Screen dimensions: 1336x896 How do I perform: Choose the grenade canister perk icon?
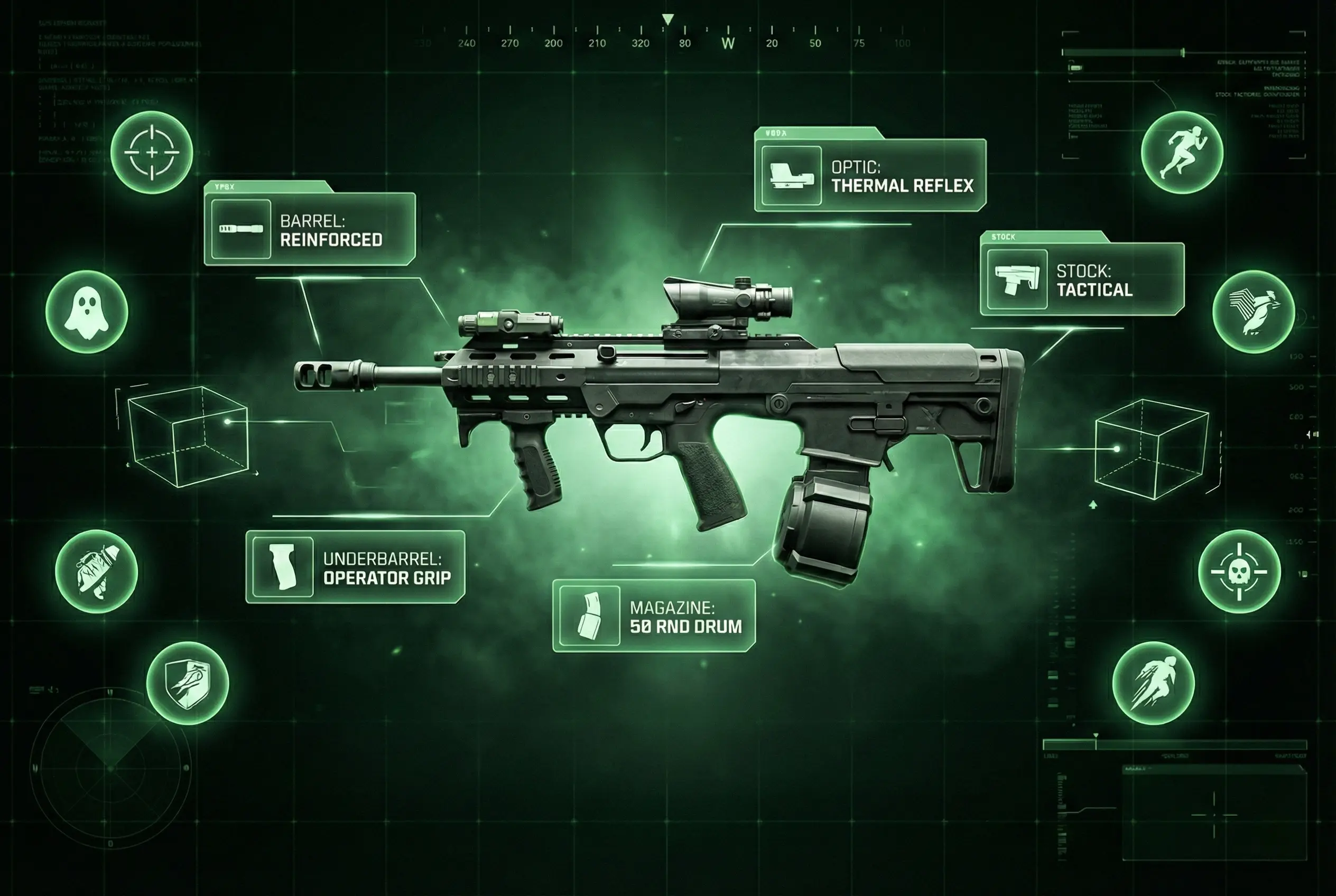coord(97,572)
